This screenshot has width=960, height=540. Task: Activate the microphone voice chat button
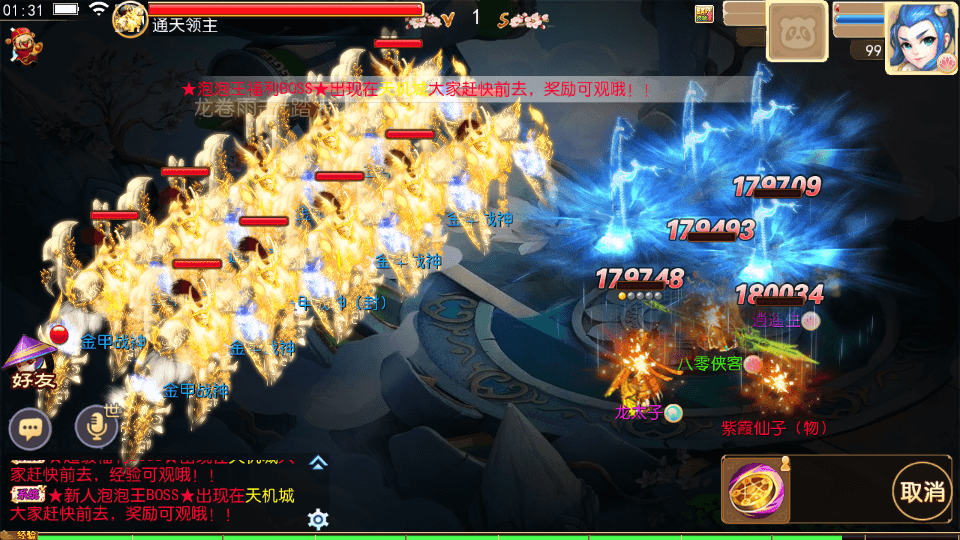[x=97, y=429]
